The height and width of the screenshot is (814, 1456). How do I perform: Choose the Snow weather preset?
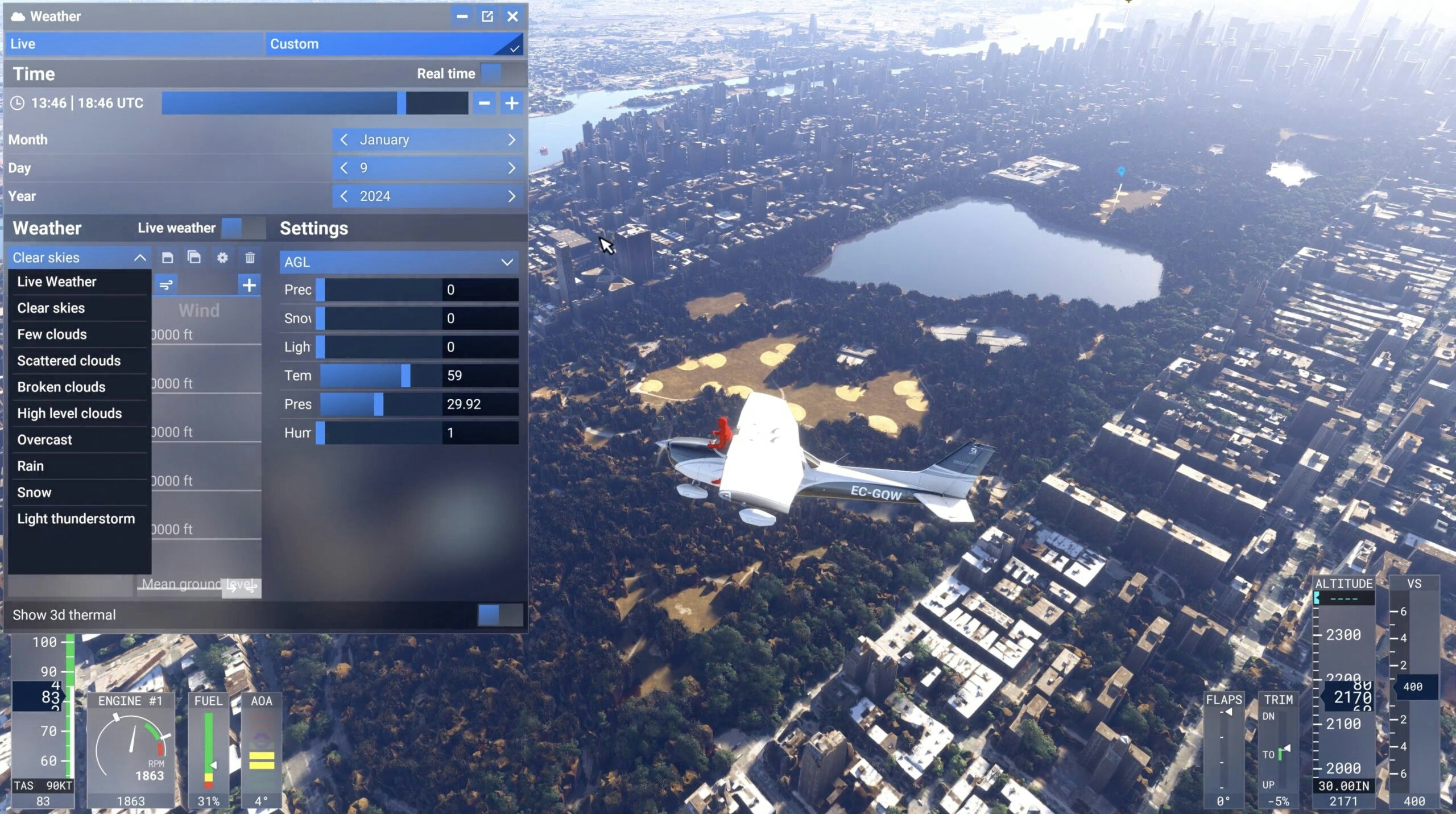coord(35,493)
